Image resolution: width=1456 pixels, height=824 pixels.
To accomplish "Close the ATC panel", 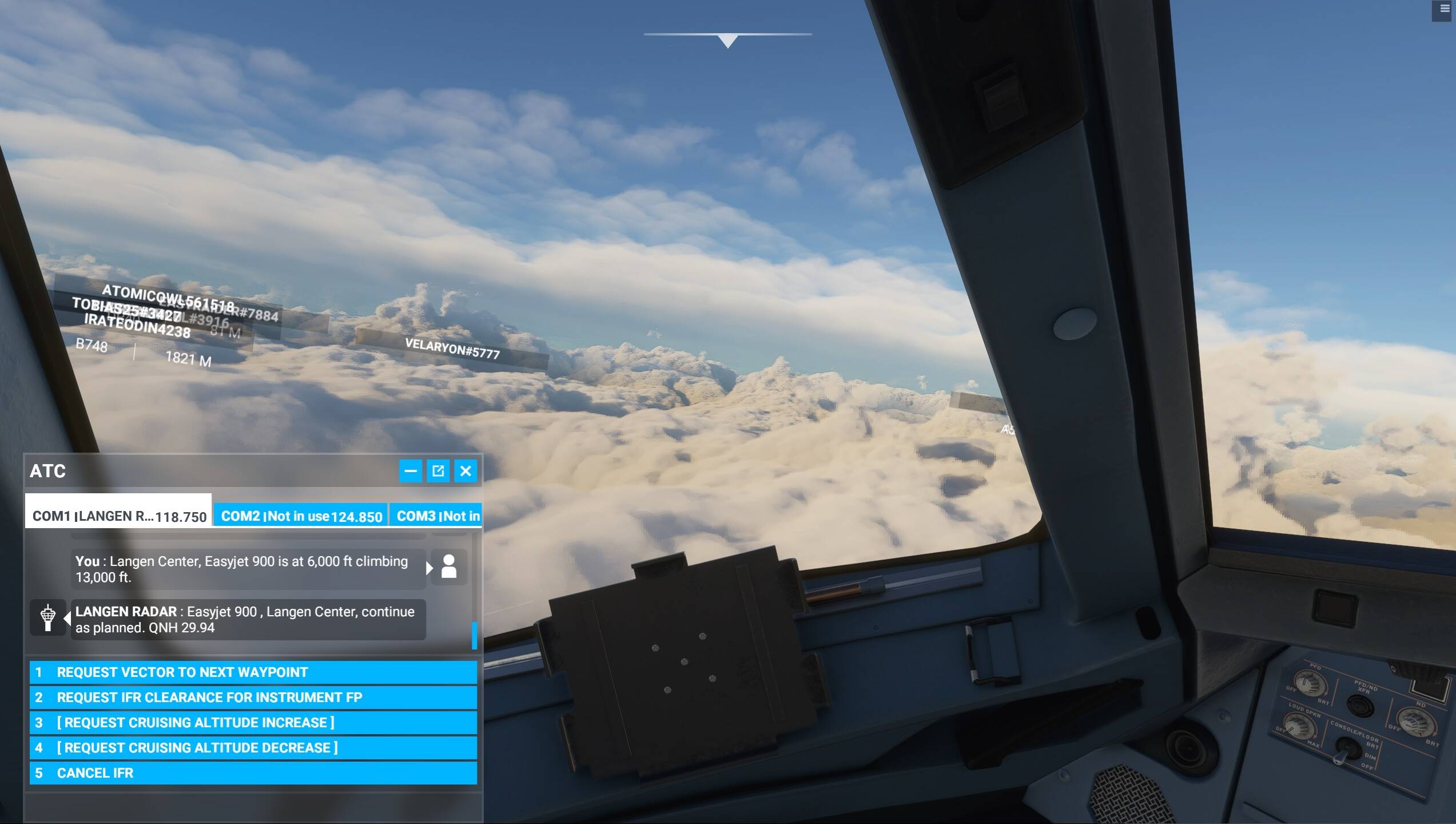I will point(466,471).
